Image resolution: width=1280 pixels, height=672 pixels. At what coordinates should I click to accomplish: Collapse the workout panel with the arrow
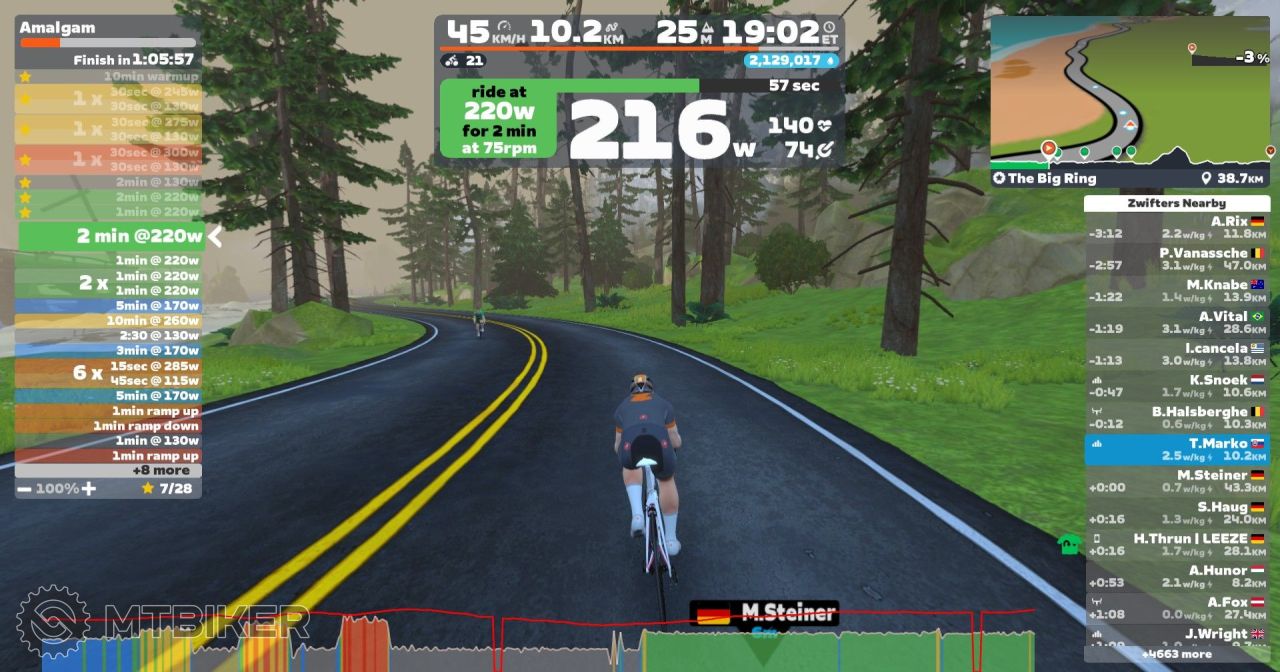pyautogui.click(x=214, y=237)
